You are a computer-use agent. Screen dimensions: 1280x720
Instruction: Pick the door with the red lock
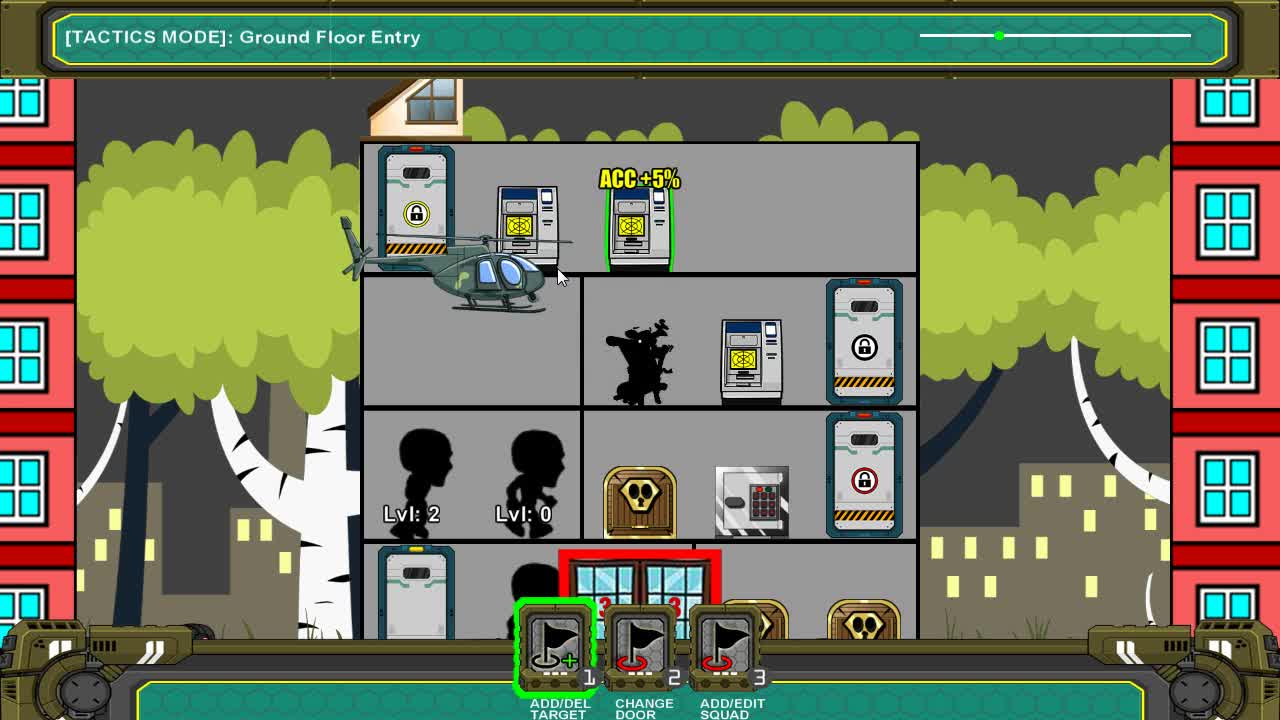pos(864,476)
